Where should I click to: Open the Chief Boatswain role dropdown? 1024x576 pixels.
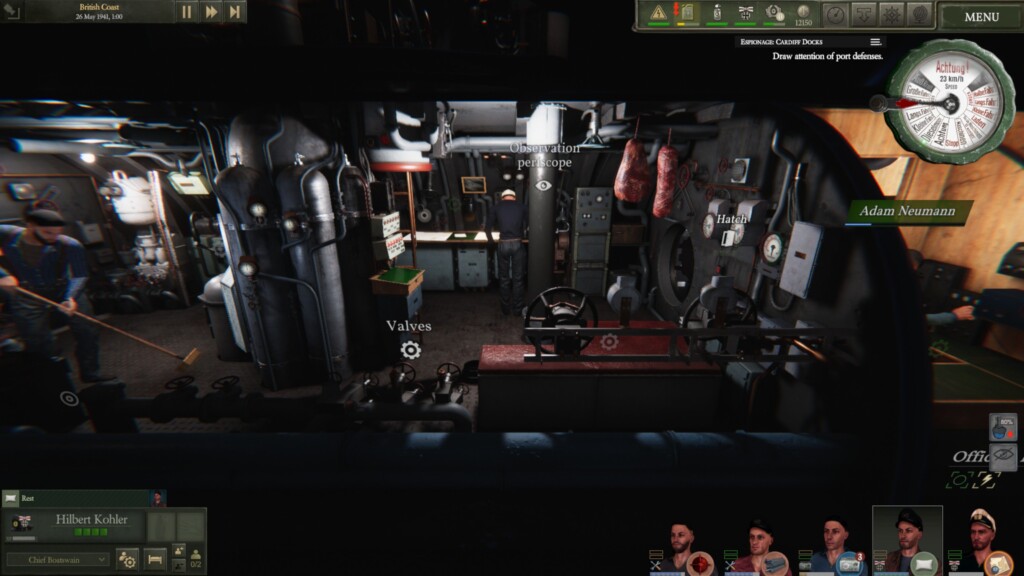tap(58, 559)
